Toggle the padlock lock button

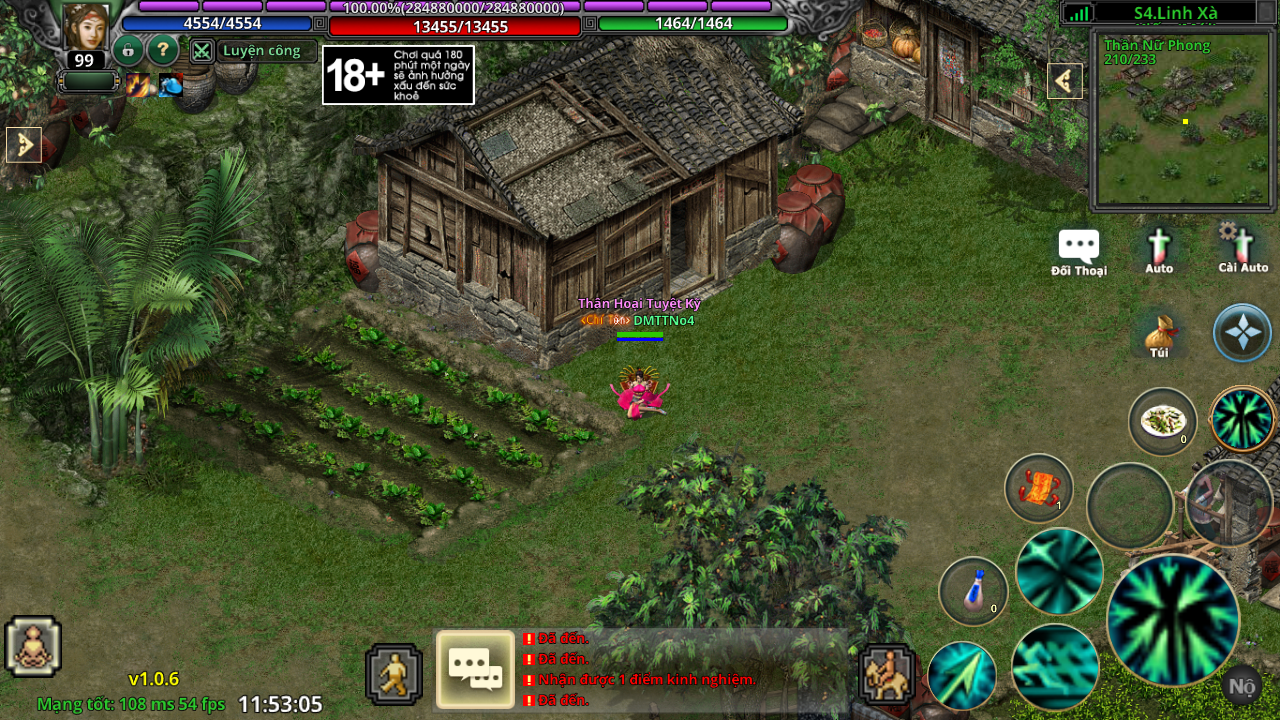[x=128, y=50]
